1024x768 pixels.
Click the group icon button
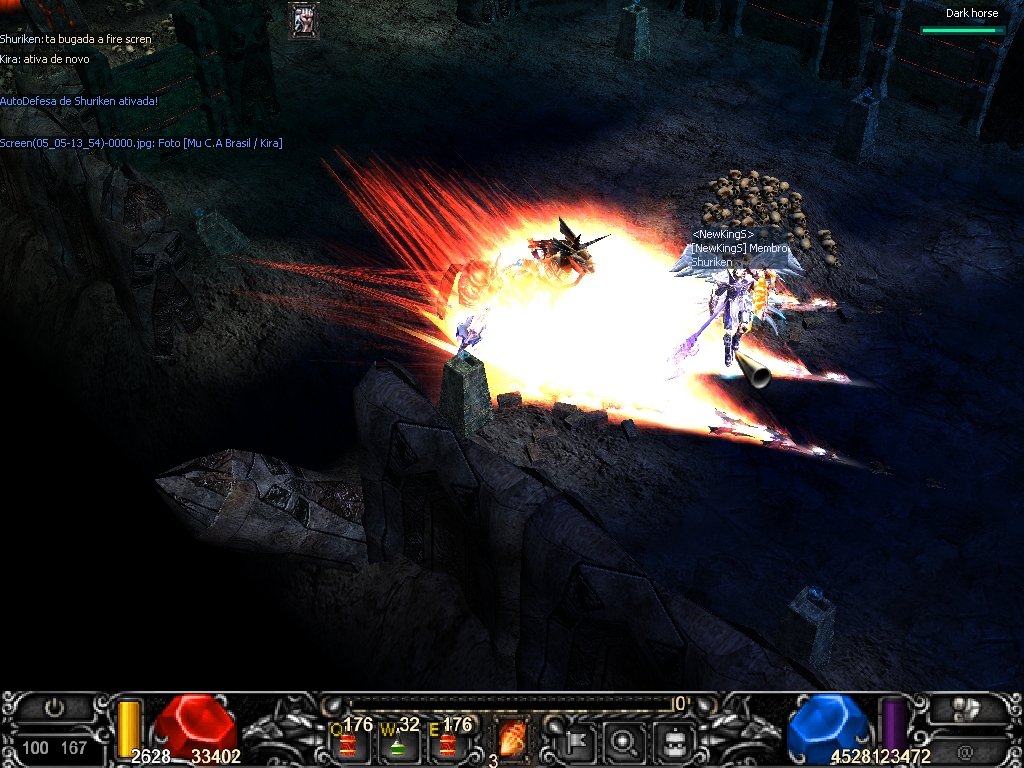[x=966, y=709]
